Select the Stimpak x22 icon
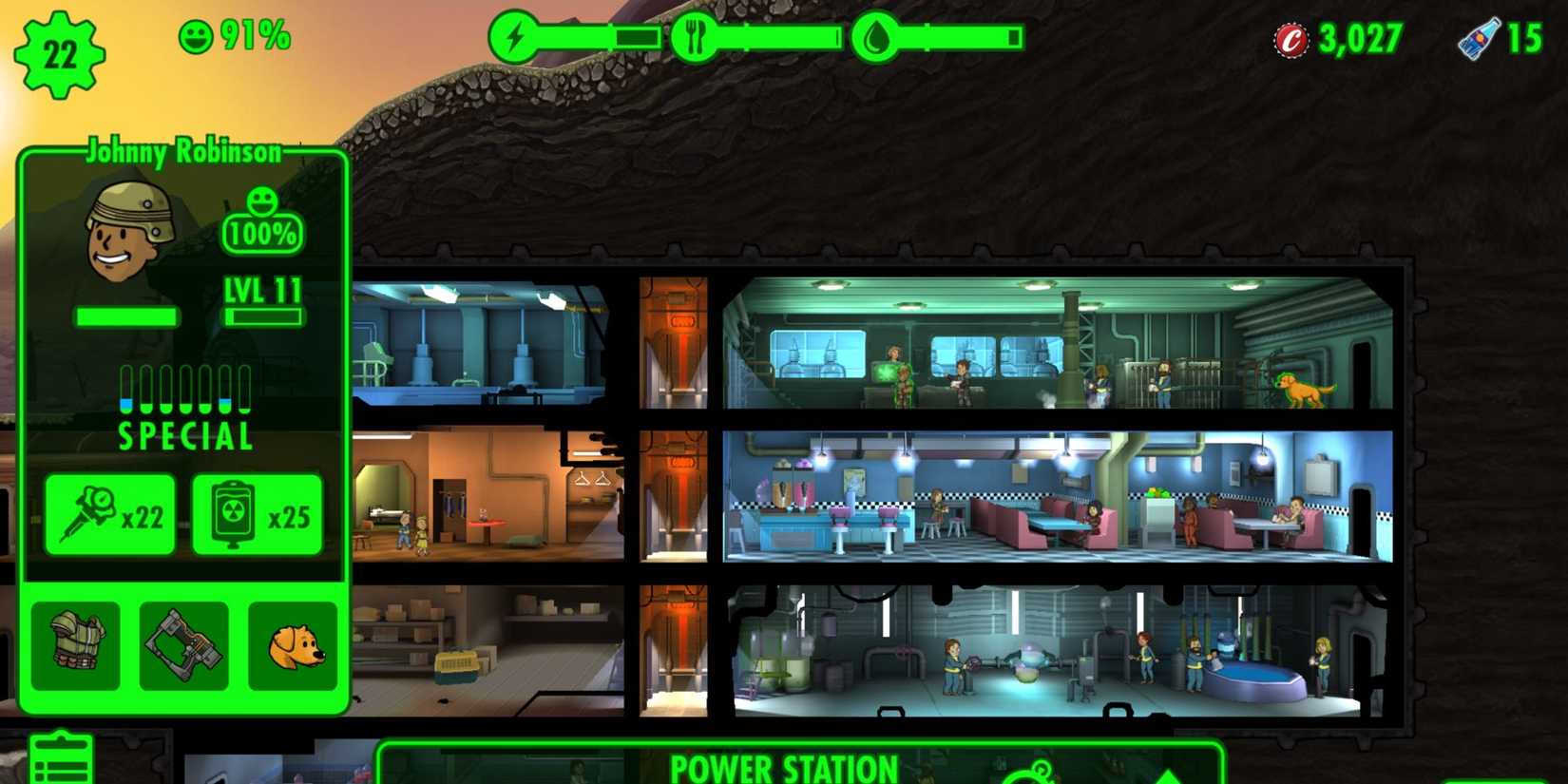Screen dimensions: 1568x784 [x=109, y=515]
